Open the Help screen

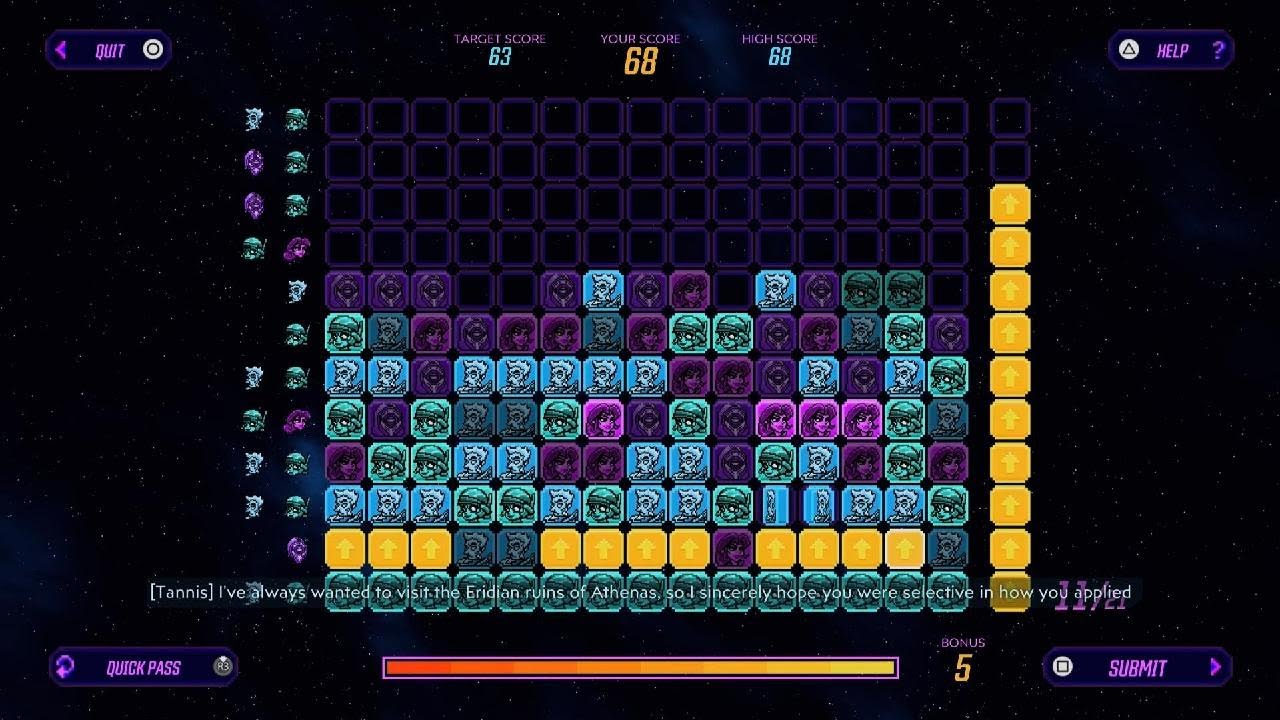(x=1171, y=50)
